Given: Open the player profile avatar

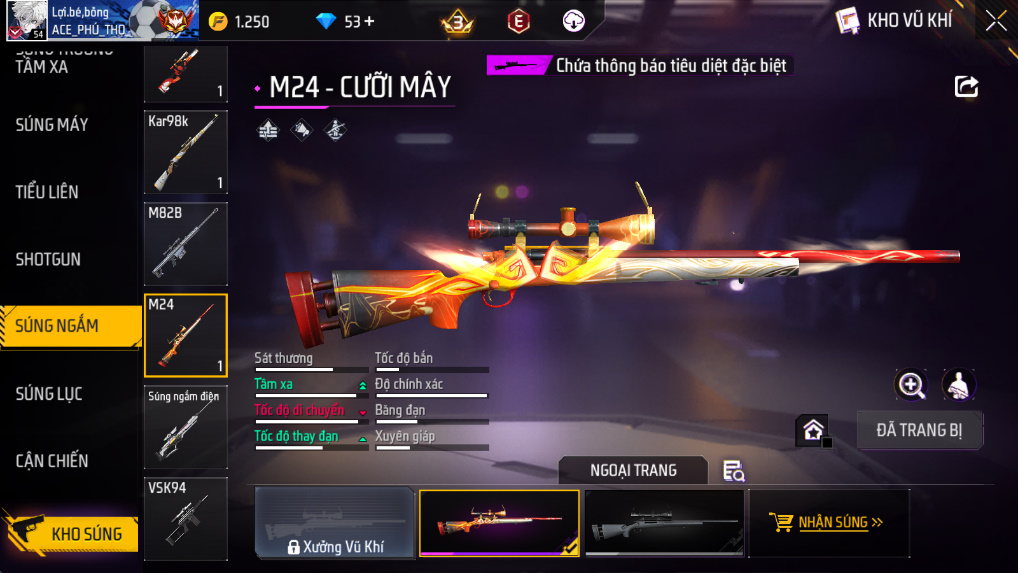Looking at the screenshot, I should pyautogui.click(x=26, y=20).
